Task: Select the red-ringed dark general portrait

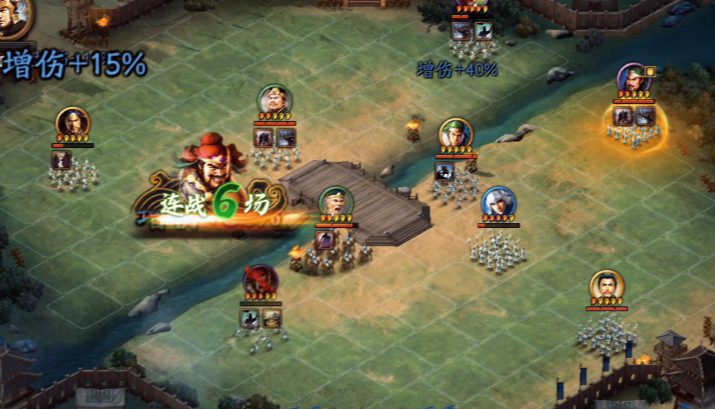Action: pos(259,281)
